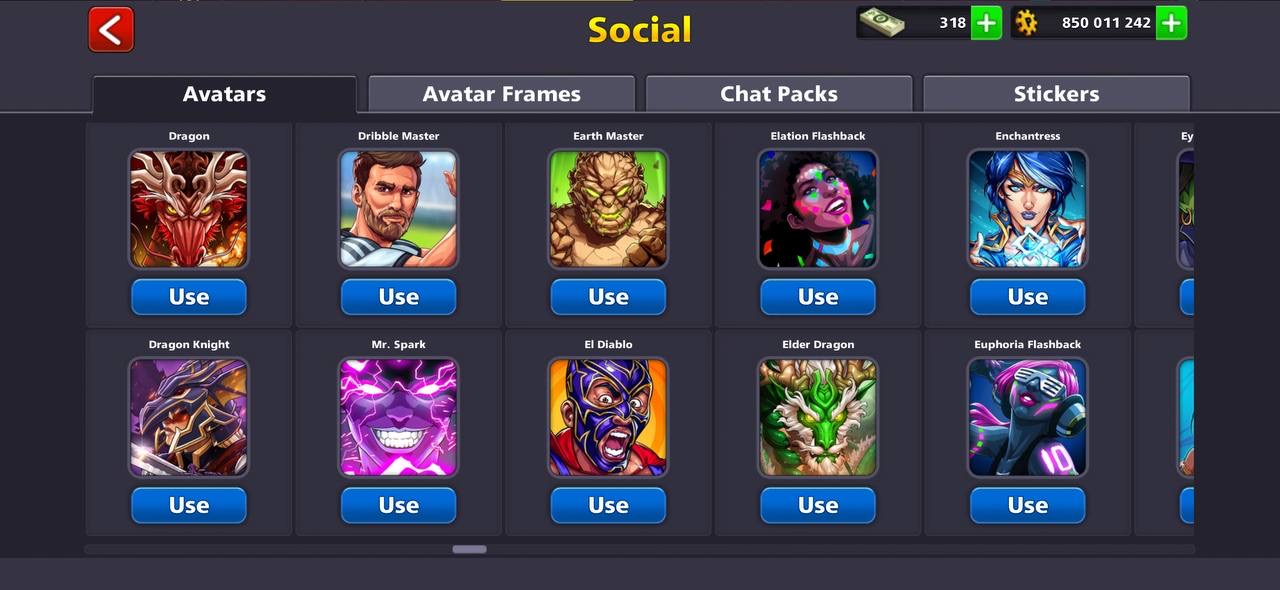Switch to the Avatar Frames tab
The height and width of the screenshot is (590, 1280).
[501, 94]
